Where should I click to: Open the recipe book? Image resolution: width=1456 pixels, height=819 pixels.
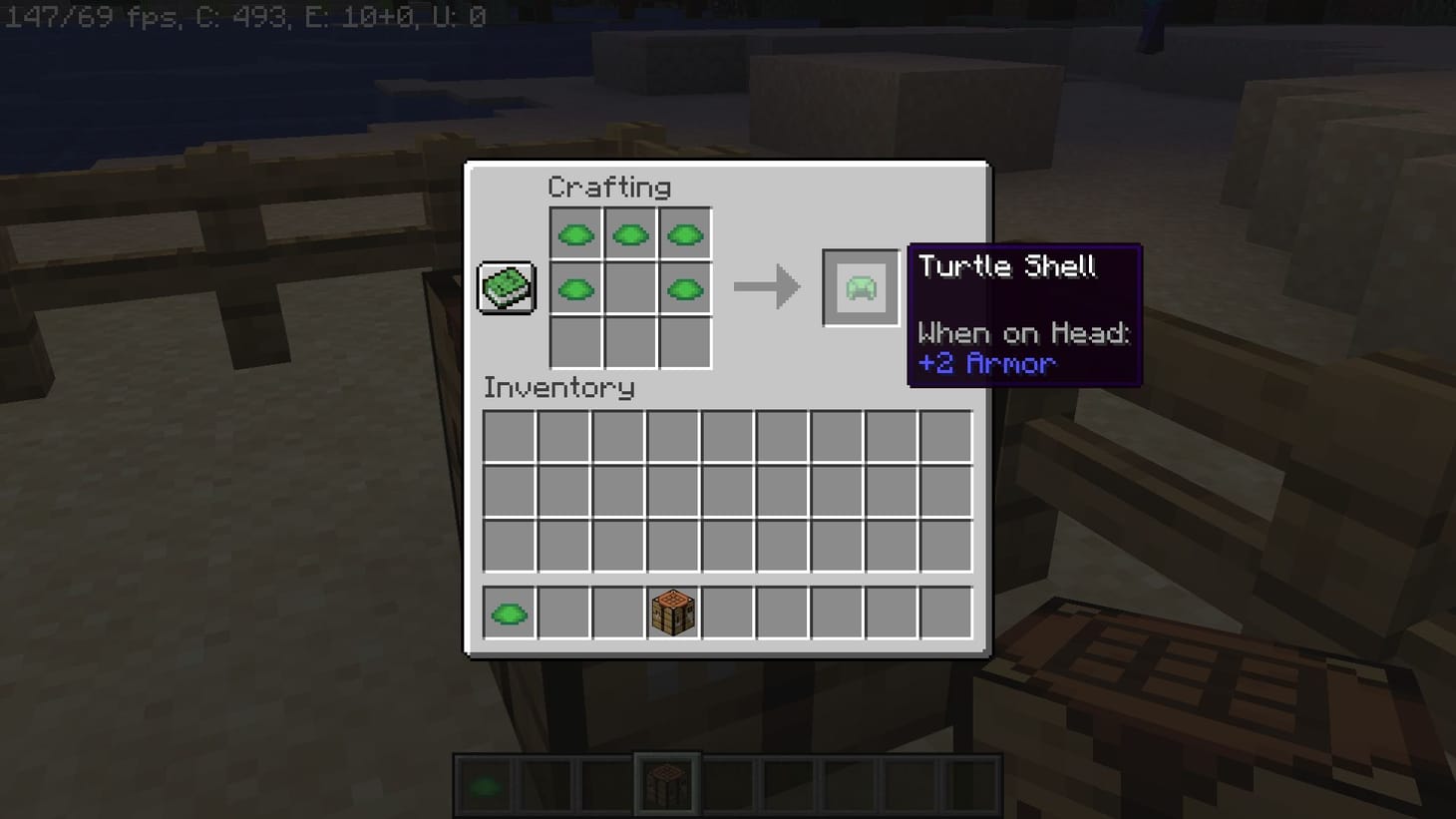coord(506,286)
